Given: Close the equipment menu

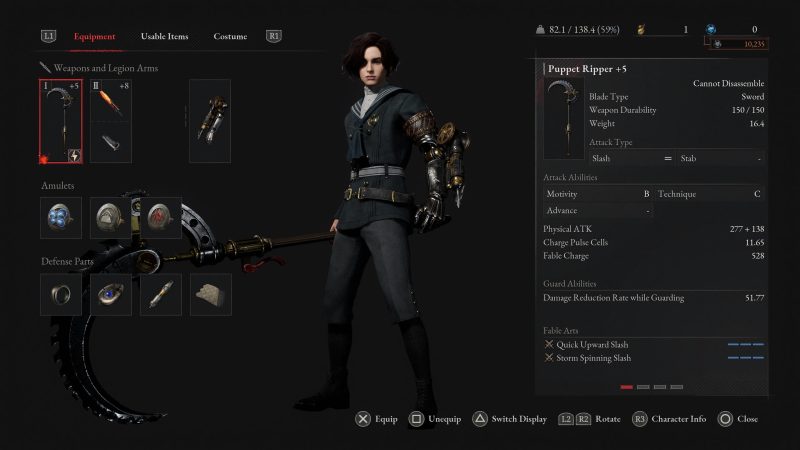Looking at the screenshot, I should [x=738, y=419].
